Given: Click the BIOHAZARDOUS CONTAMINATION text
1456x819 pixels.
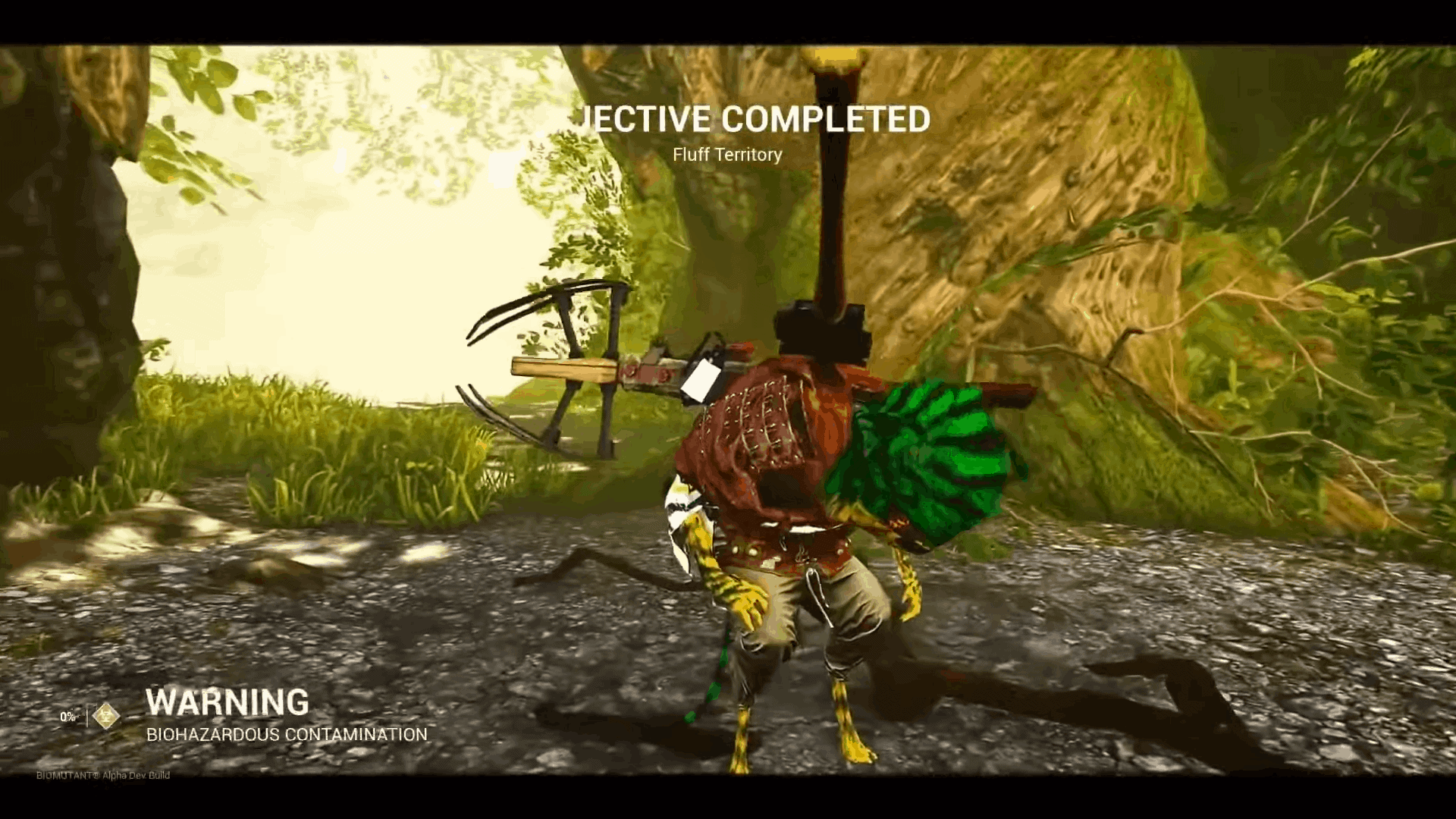Looking at the screenshot, I should pos(287,733).
